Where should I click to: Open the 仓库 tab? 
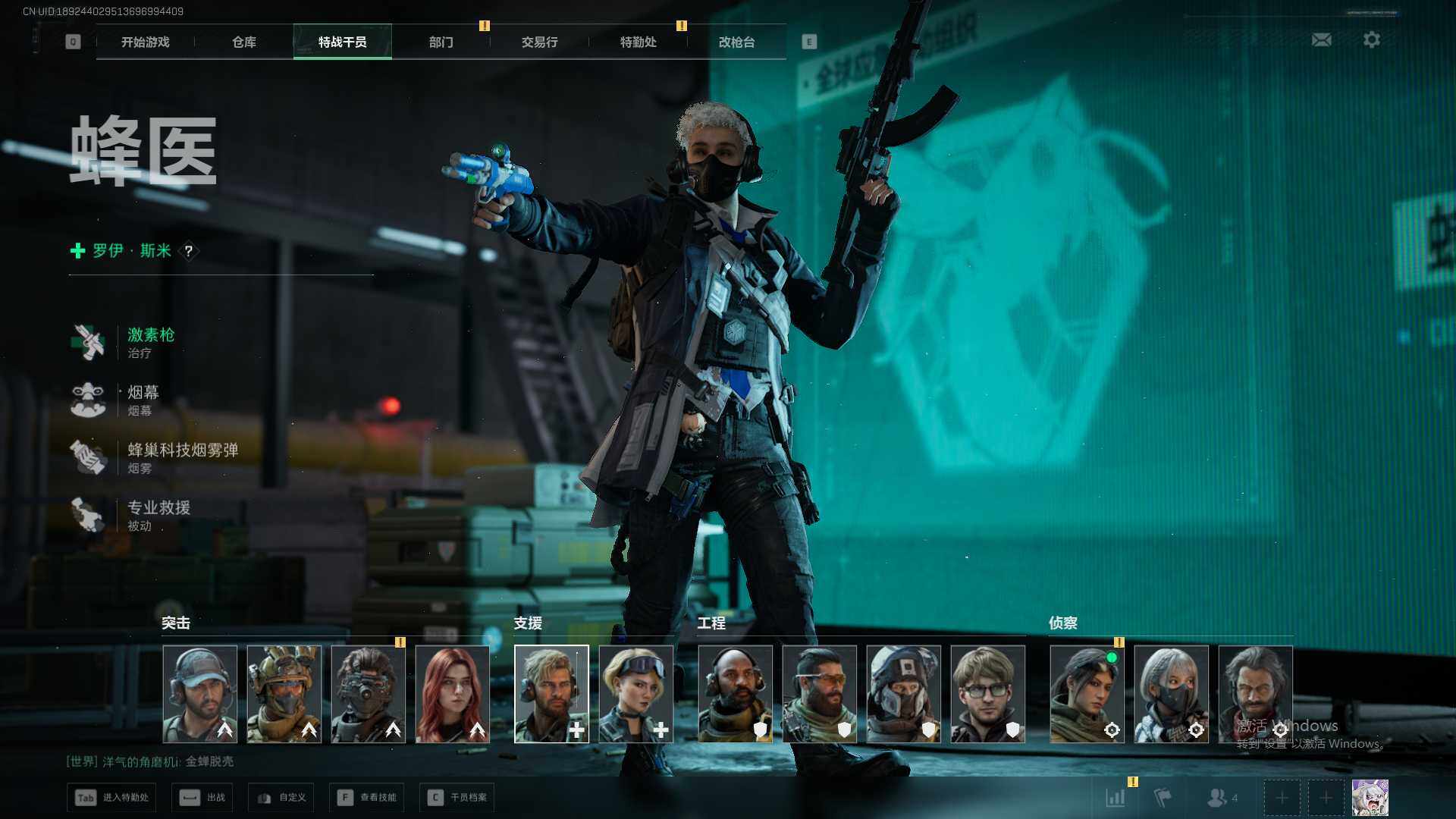[244, 42]
